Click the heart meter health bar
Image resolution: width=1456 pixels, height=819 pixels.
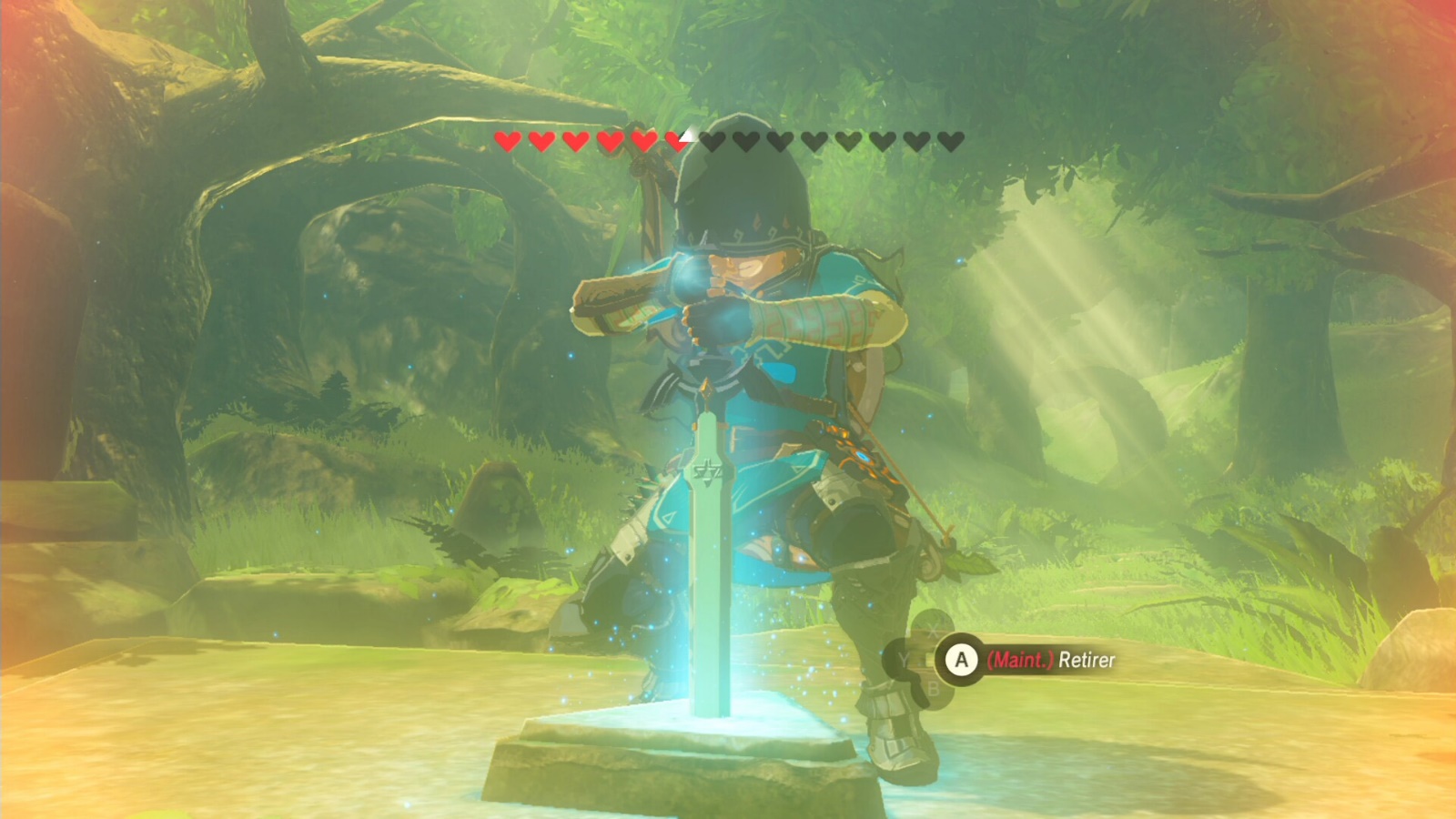(x=728, y=142)
